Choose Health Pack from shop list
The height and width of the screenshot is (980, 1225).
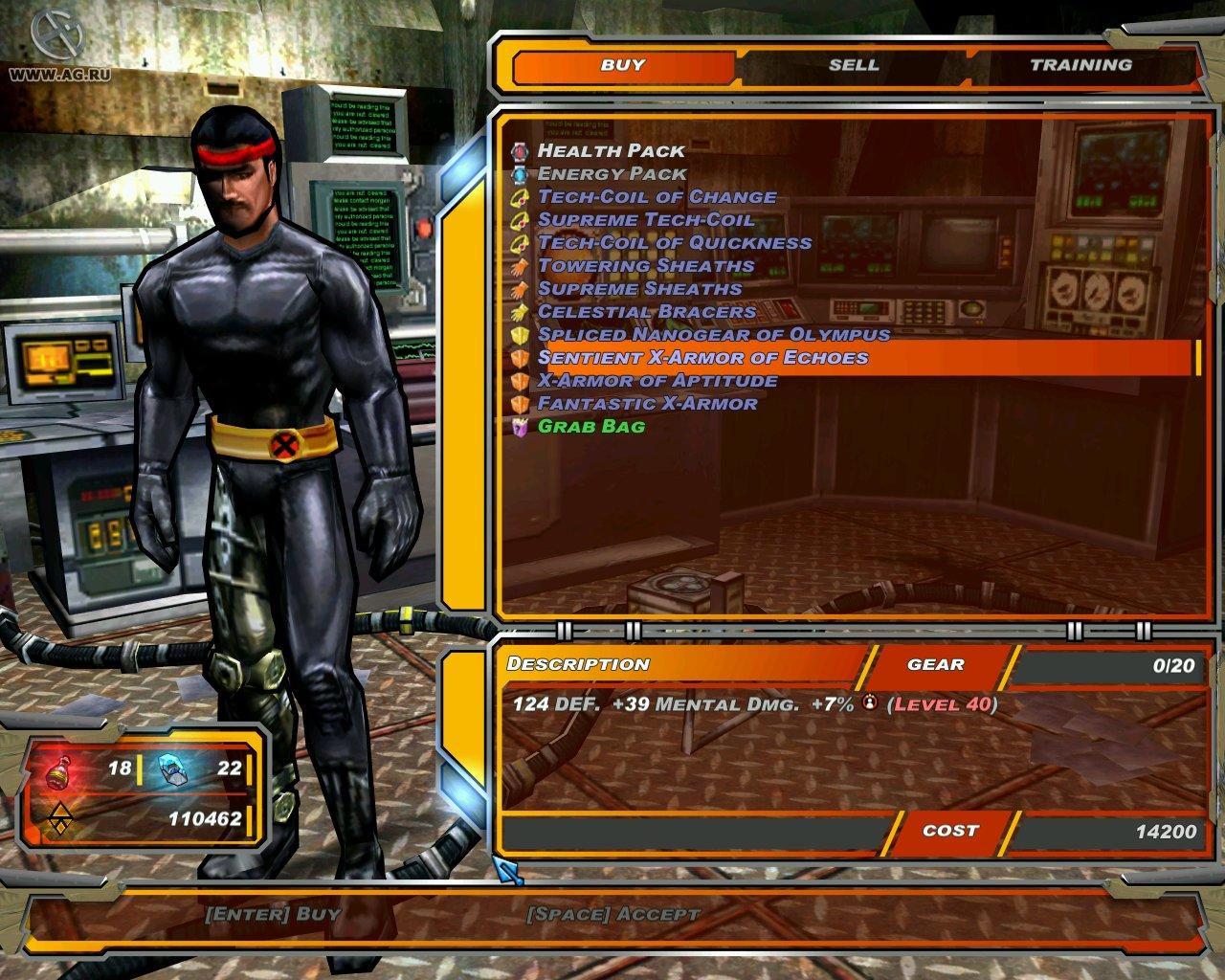click(612, 150)
